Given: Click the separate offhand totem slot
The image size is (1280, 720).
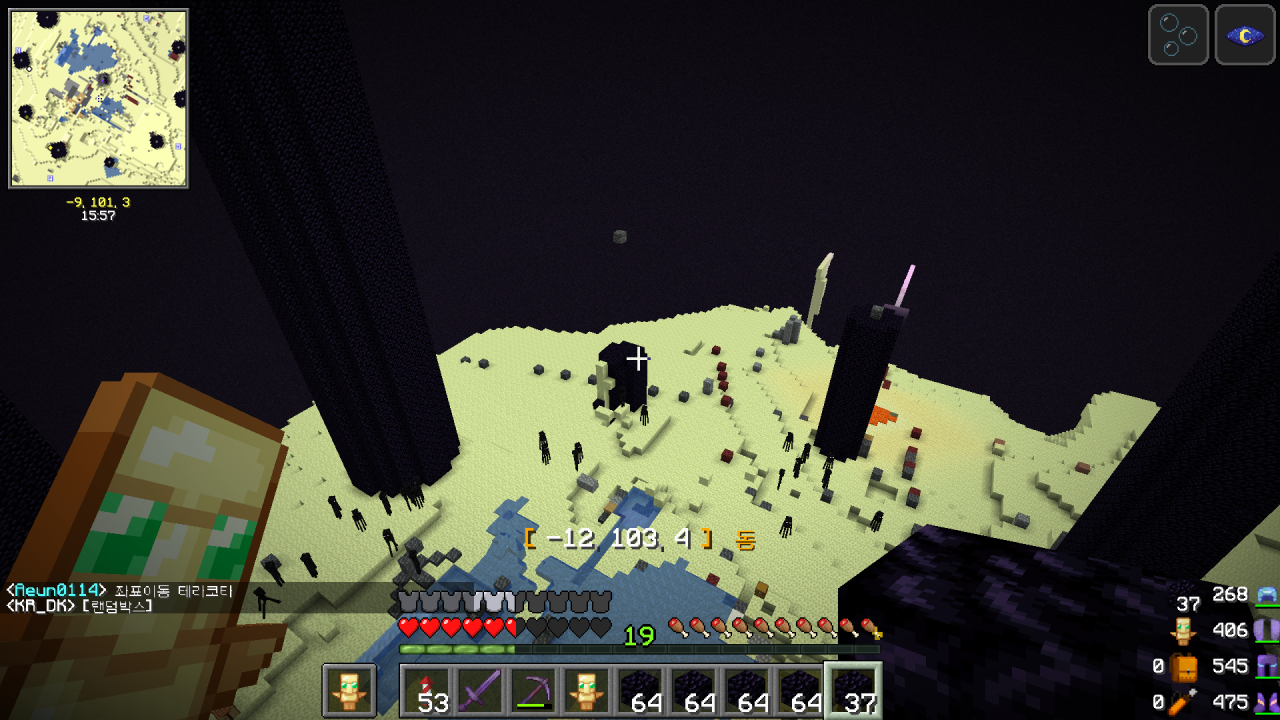Looking at the screenshot, I should [x=349, y=691].
